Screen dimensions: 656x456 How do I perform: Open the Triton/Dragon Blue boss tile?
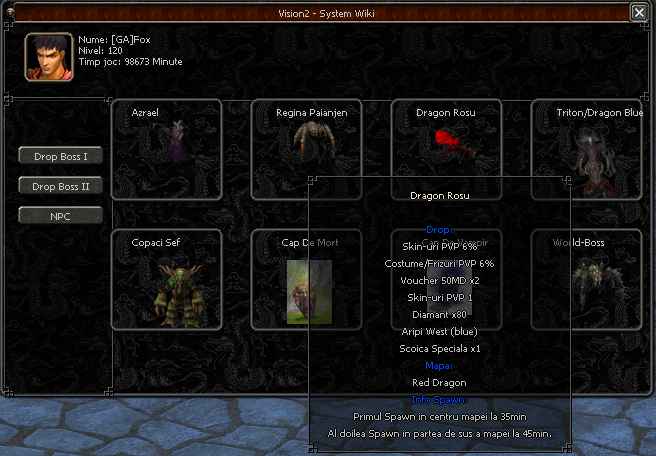[x=586, y=149]
